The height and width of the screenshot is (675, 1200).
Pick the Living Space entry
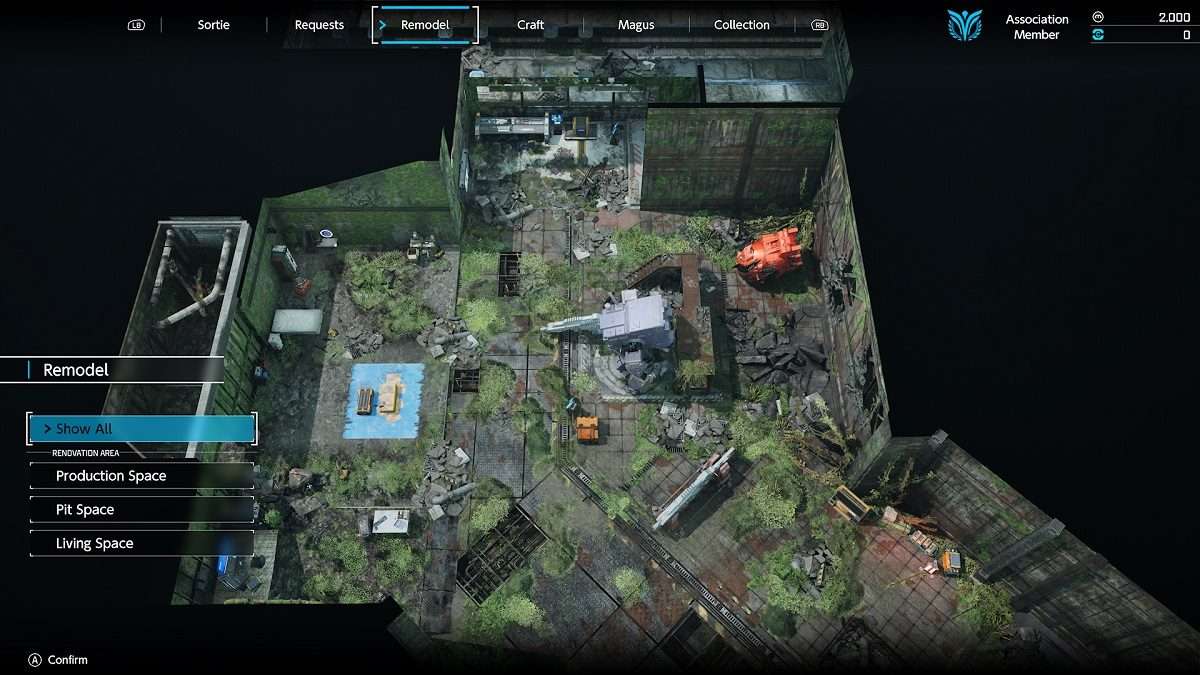point(142,544)
